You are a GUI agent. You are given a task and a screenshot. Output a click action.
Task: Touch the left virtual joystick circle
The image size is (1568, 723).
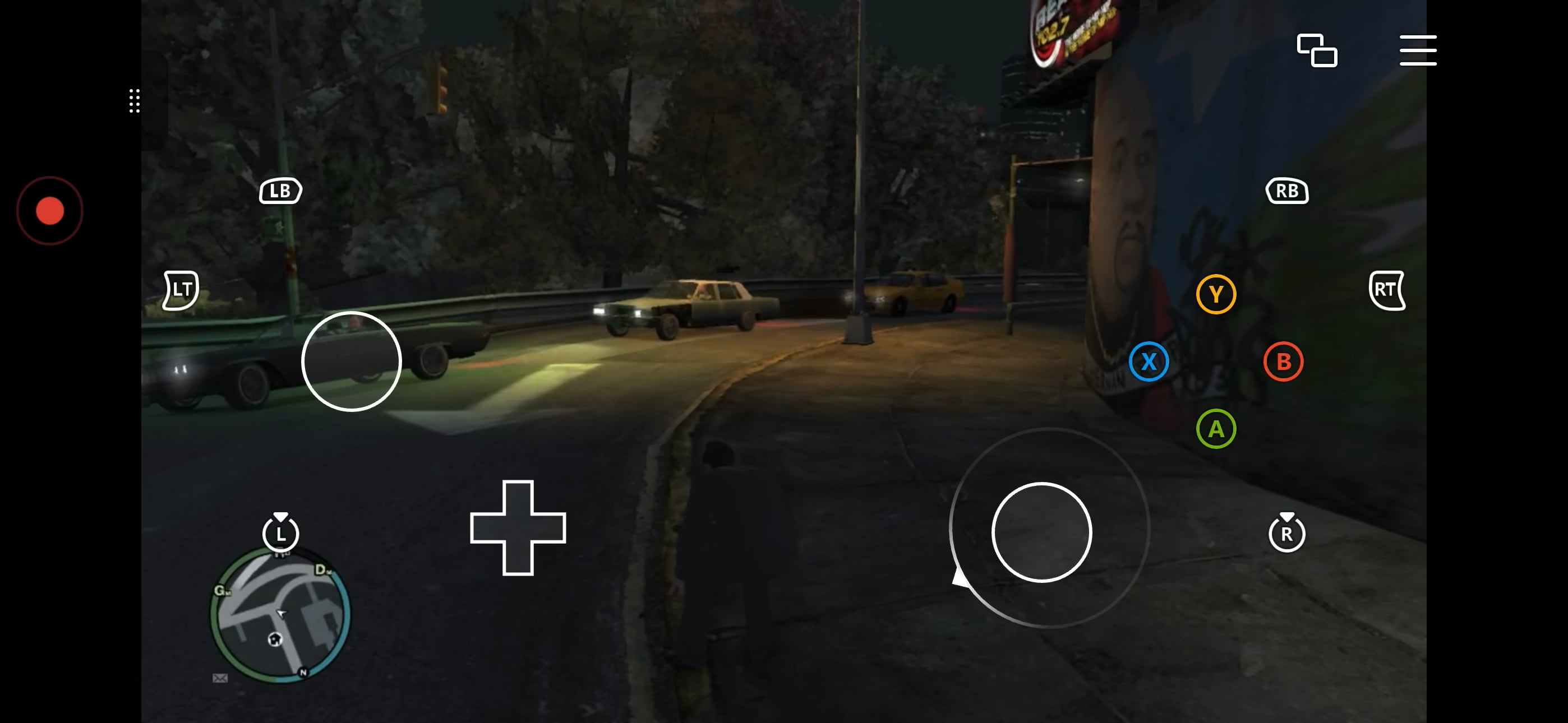click(351, 361)
